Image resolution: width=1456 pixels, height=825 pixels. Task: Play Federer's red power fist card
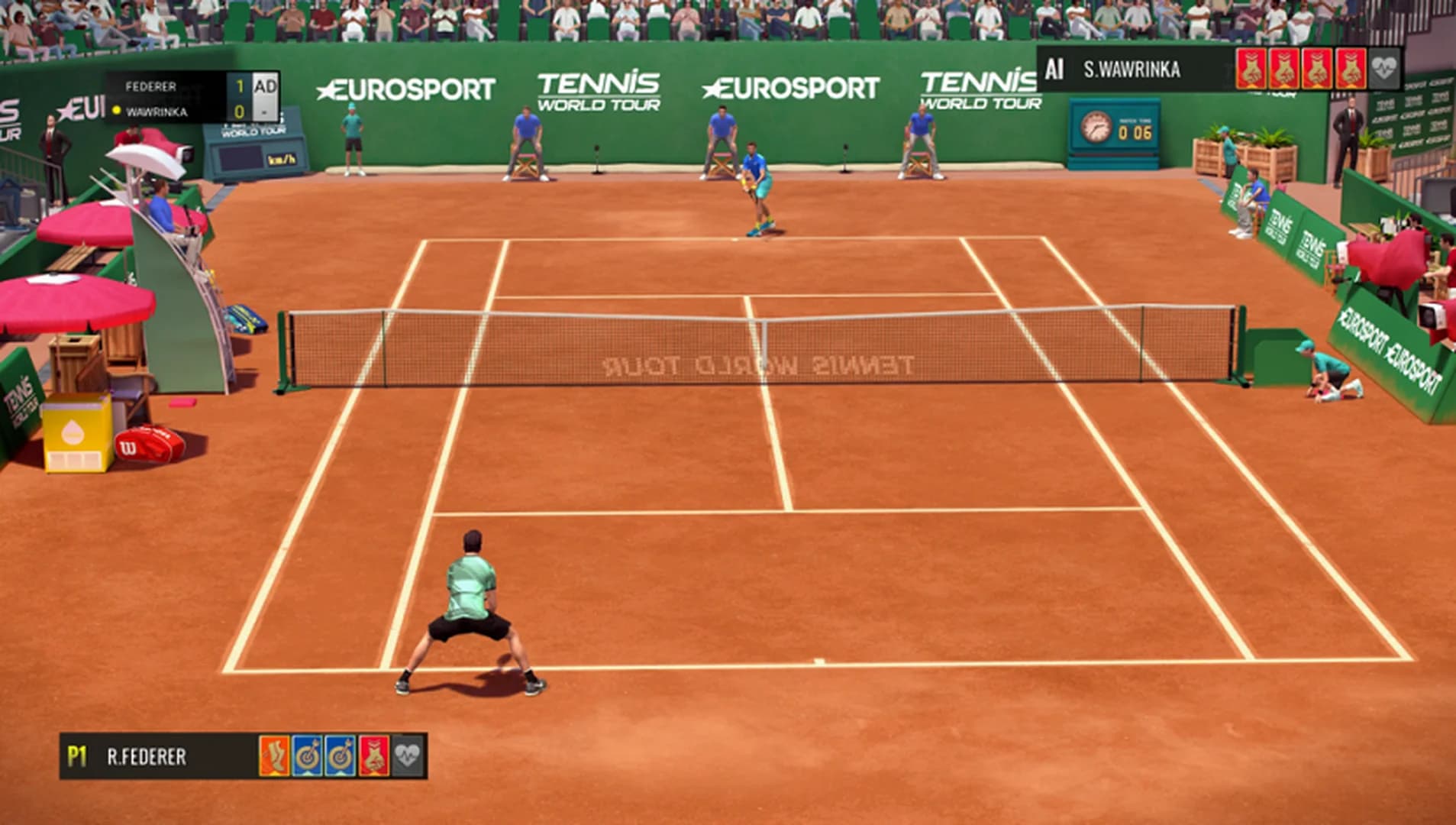373,756
